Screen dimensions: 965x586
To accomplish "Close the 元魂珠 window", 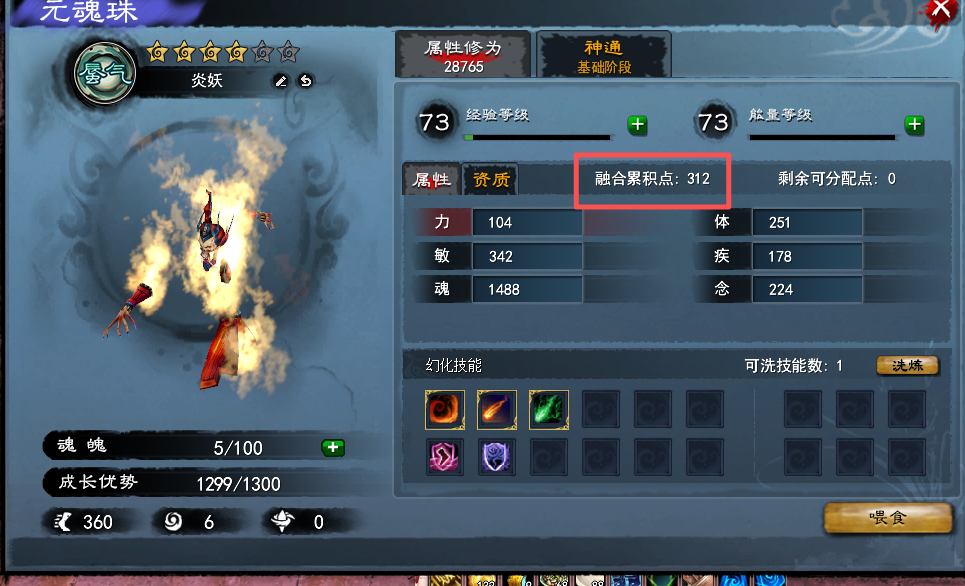I will [941, 9].
